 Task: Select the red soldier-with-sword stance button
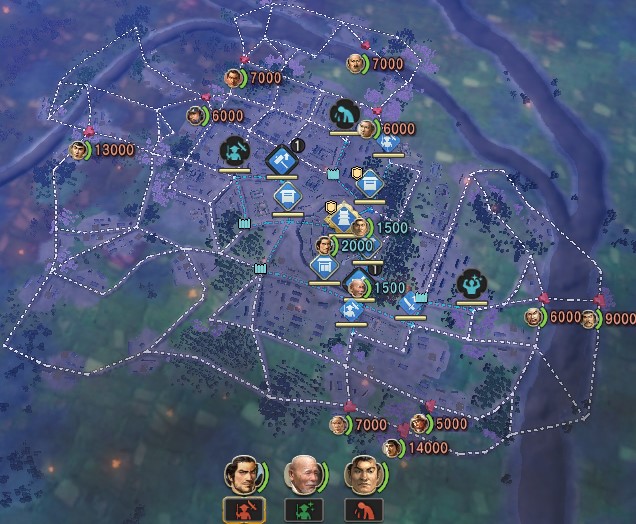click(242, 510)
